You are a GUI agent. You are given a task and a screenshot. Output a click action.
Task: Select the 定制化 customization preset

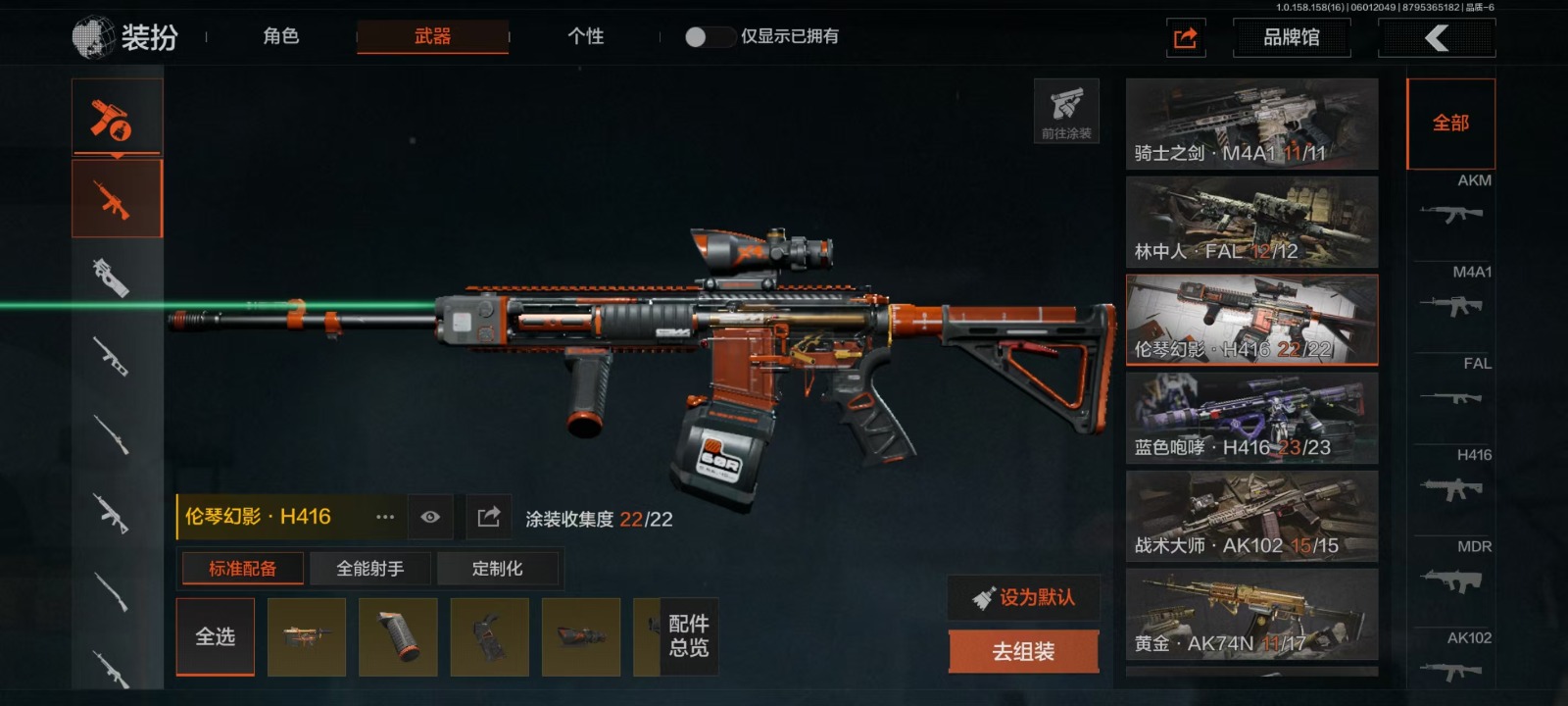497,569
